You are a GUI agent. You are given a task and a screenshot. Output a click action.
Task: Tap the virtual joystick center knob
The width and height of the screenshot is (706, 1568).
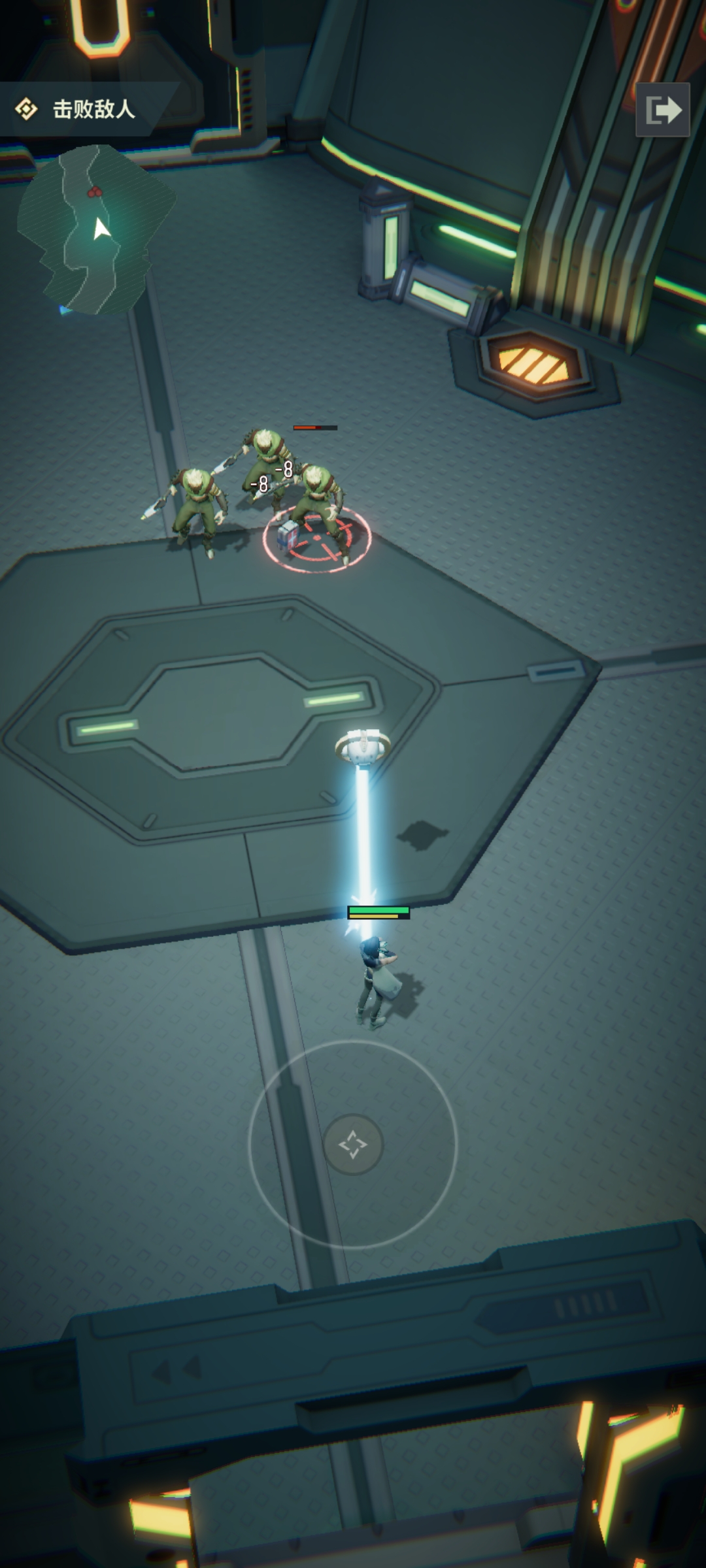[353, 1144]
